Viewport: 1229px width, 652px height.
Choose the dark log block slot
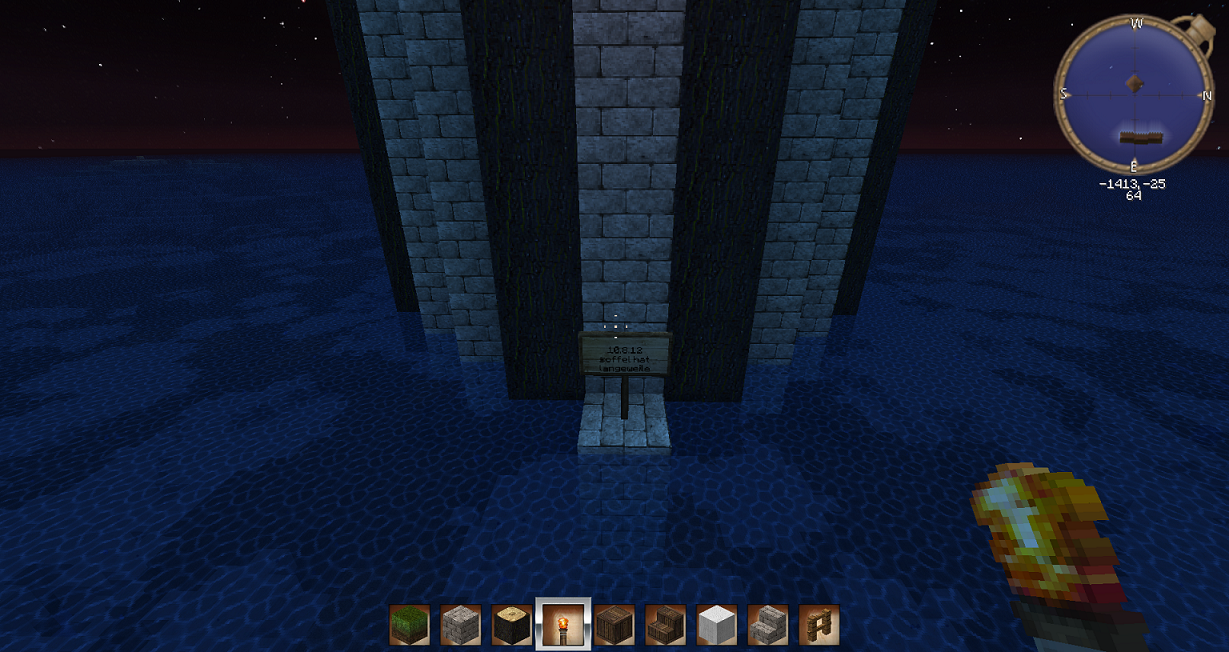(x=512, y=625)
